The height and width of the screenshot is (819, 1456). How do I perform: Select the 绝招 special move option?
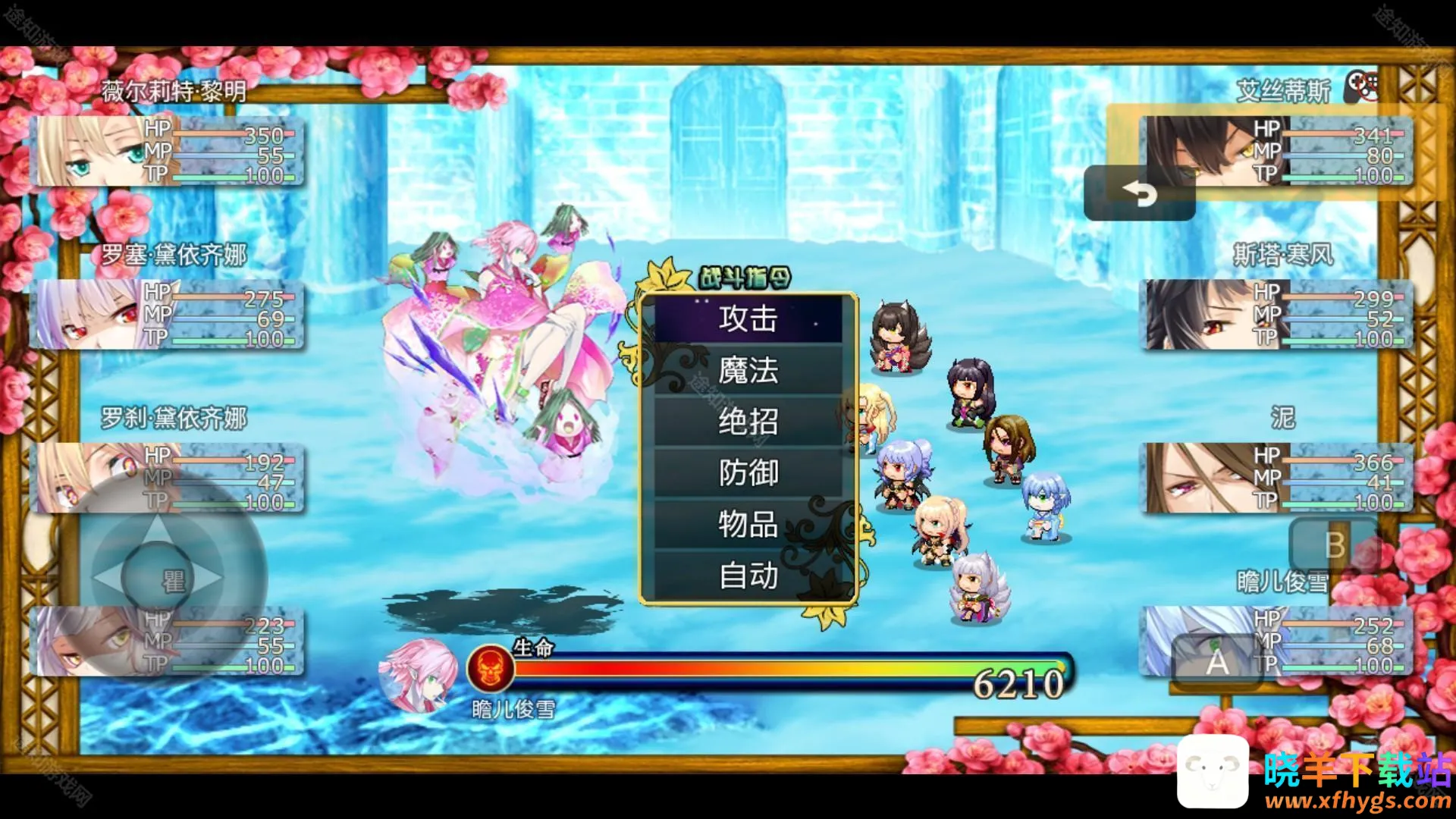(x=748, y=422)
